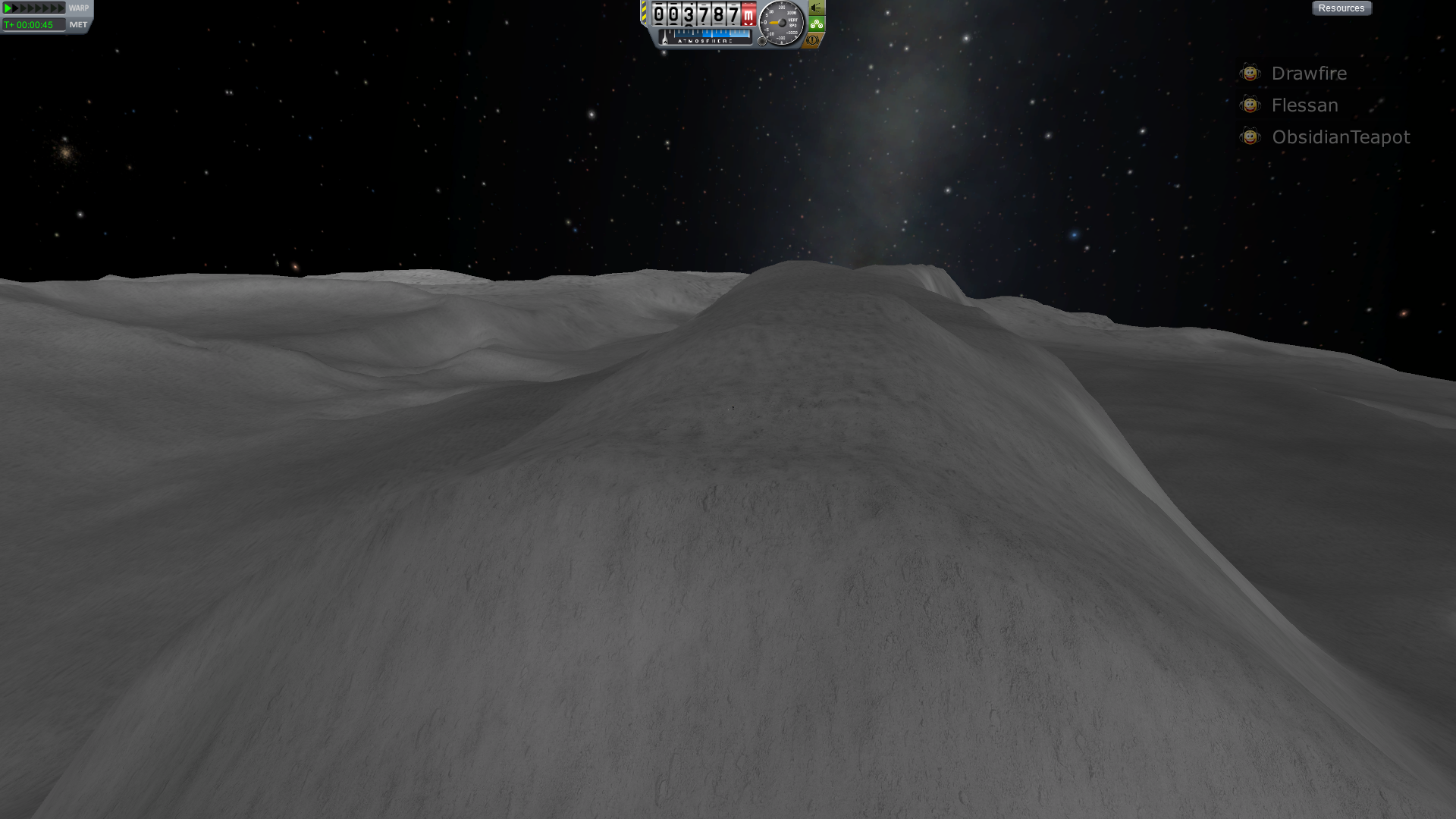
Task: Select the Drawfire player entry
Action: 1308,74
